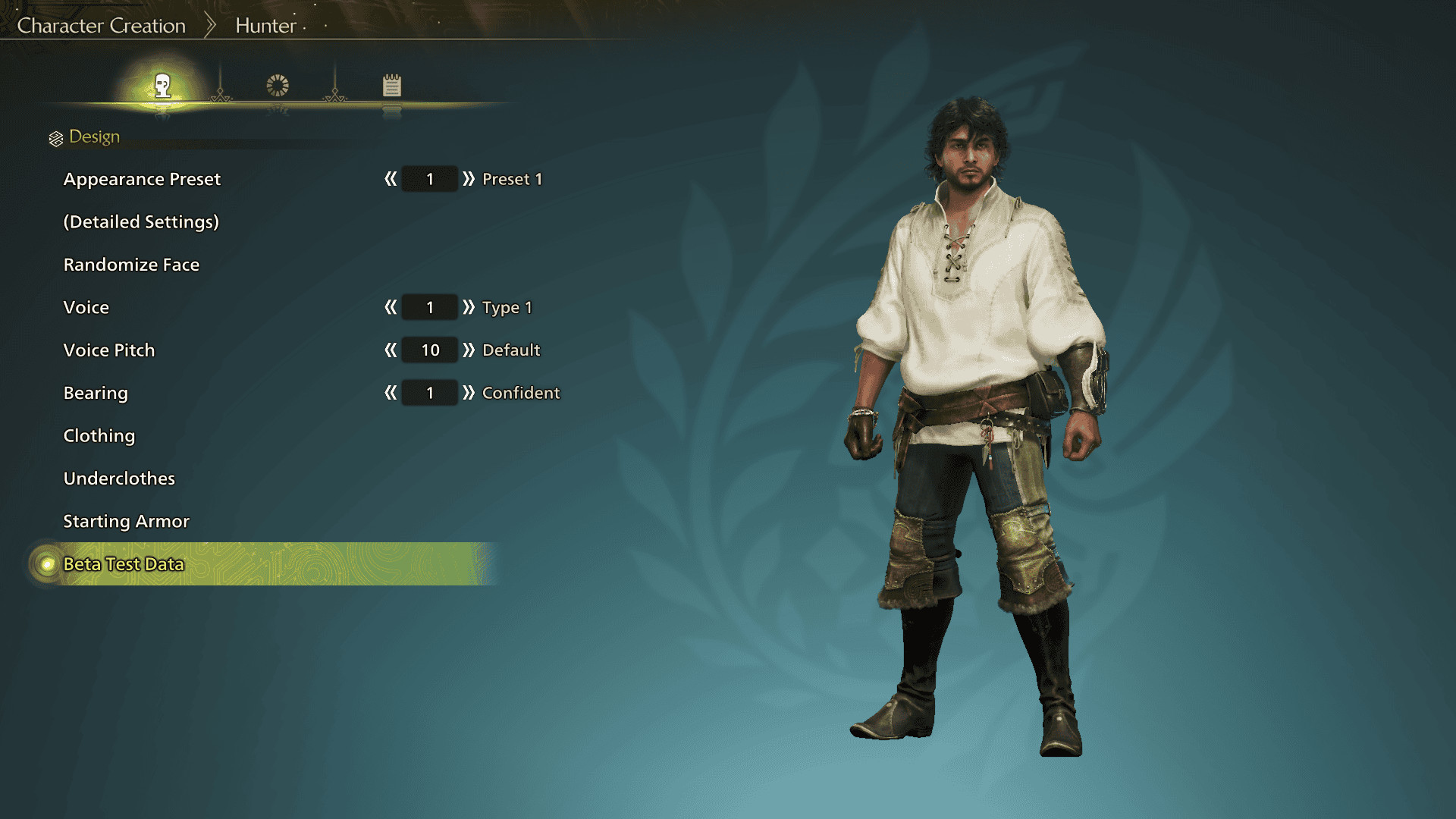Image resolution: width=1456 pixels, height=819 pixels.
Task: Click the glowing orb beside Beta Test Data
Action: (45, 564)
